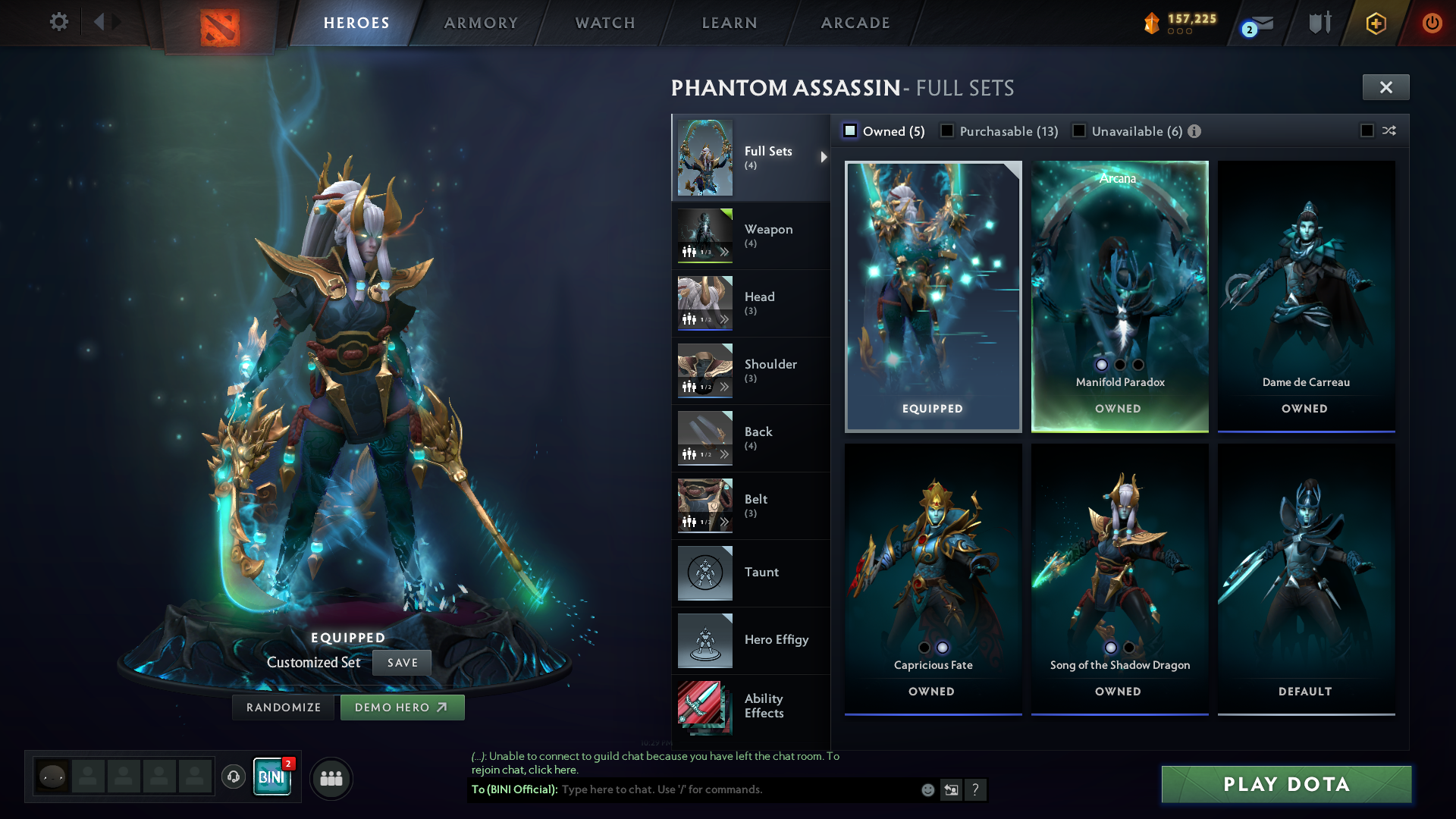Close the Phantom Assassin full sets panel
The height and width of the screenshot is (819, 1456).
[1385, 87]
